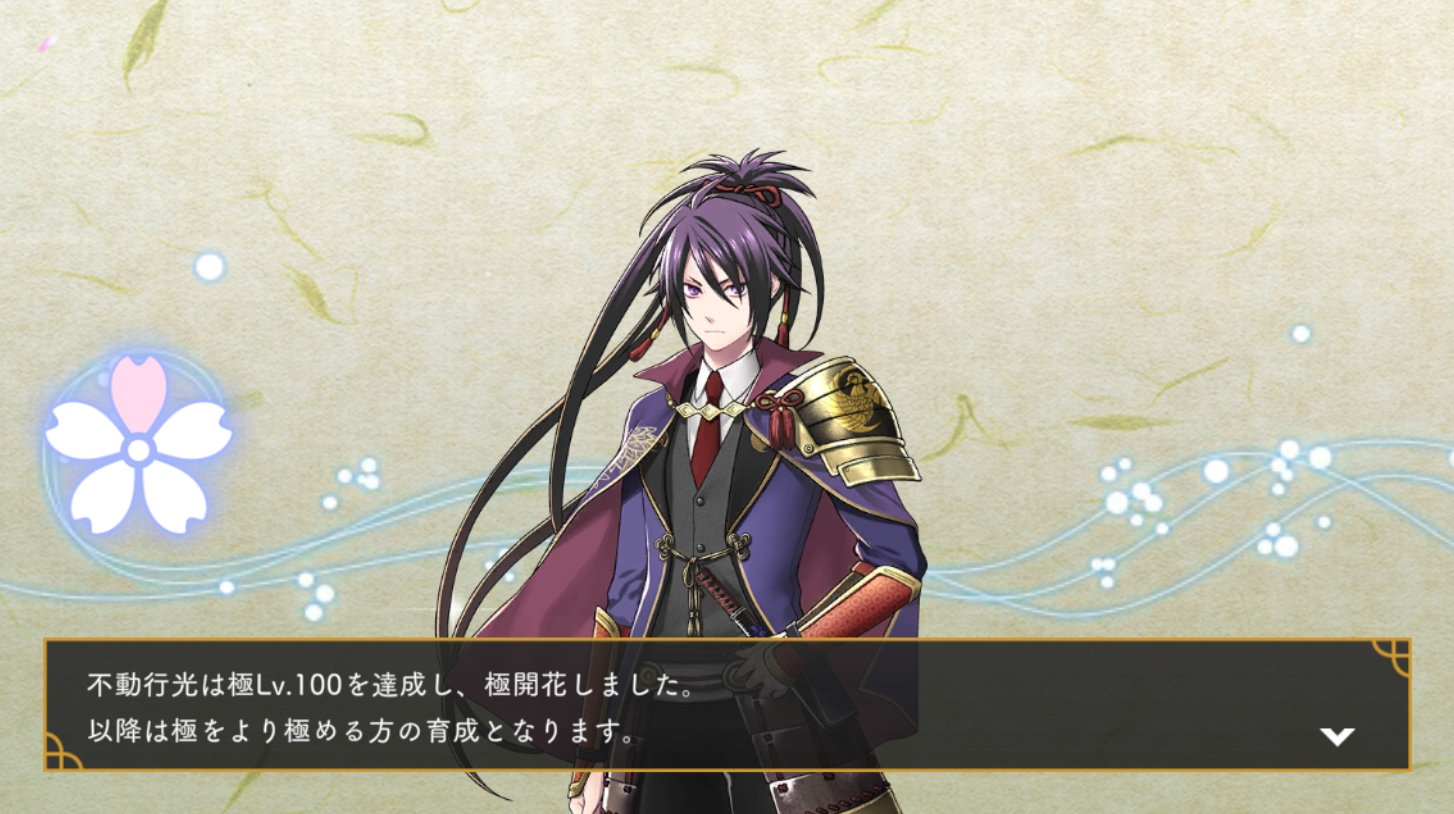Image resolution: width=1454 pixels, height=814 pixels.
Task: Click the dialogue box about 不動行光 reaching 極Lv.100
Action: tap(726, 705)
